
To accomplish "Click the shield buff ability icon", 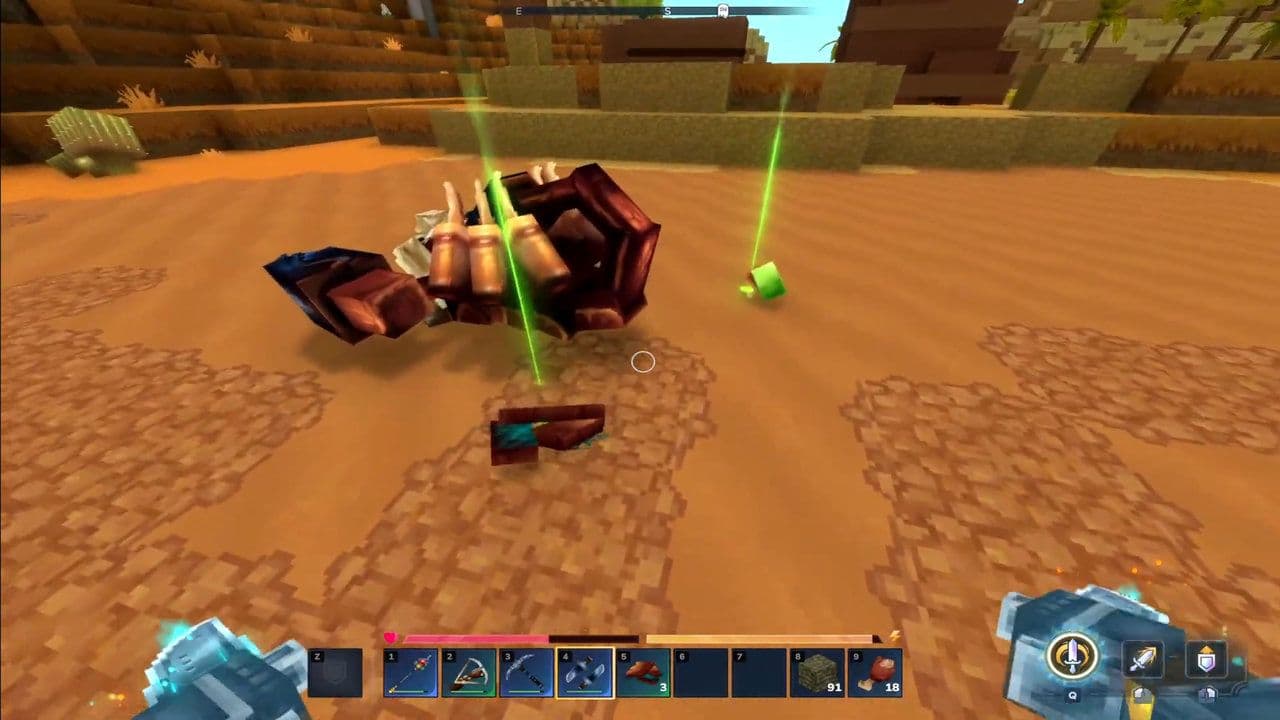I will [x=1205, y=658].
